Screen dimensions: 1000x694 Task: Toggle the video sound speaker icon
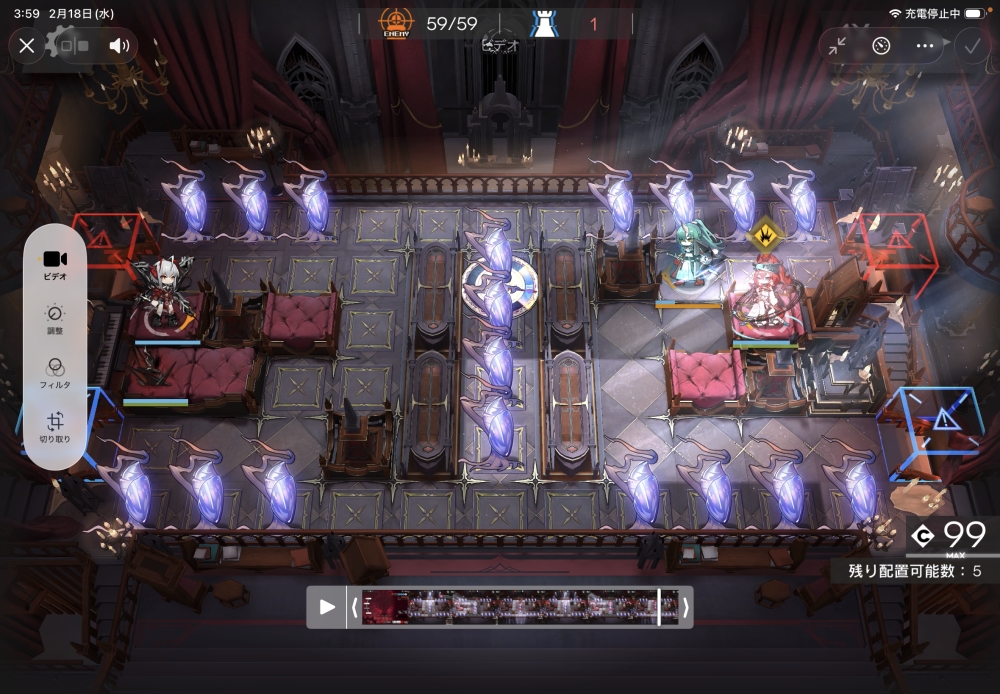point(120,45)
